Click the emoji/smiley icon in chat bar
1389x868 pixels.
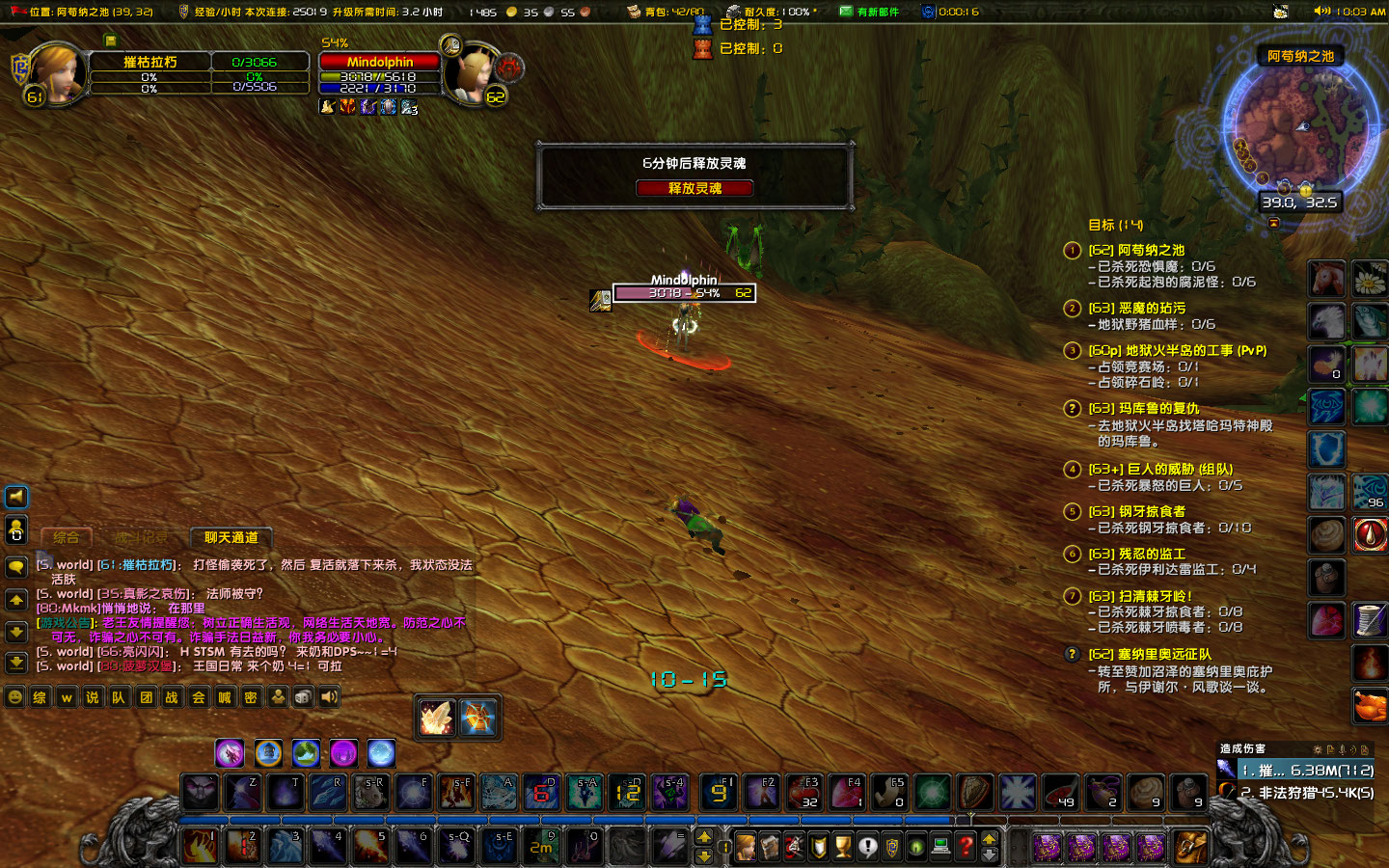pyautogui.click(x=14, y=696)
